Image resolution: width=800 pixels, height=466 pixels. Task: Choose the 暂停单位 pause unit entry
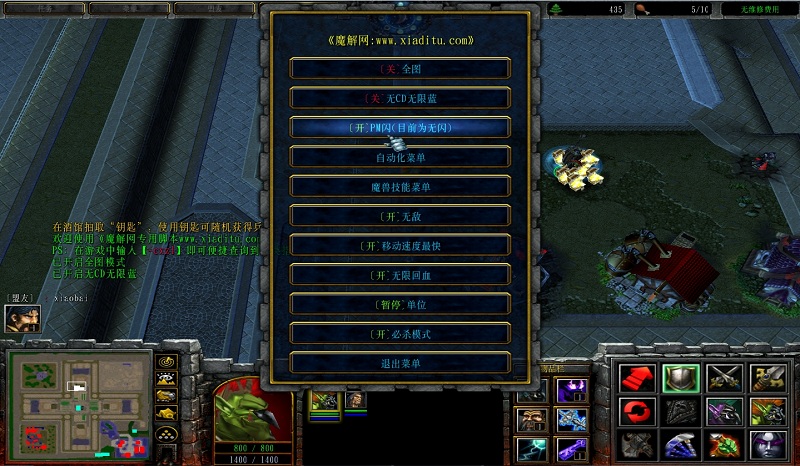click(400, 304)
